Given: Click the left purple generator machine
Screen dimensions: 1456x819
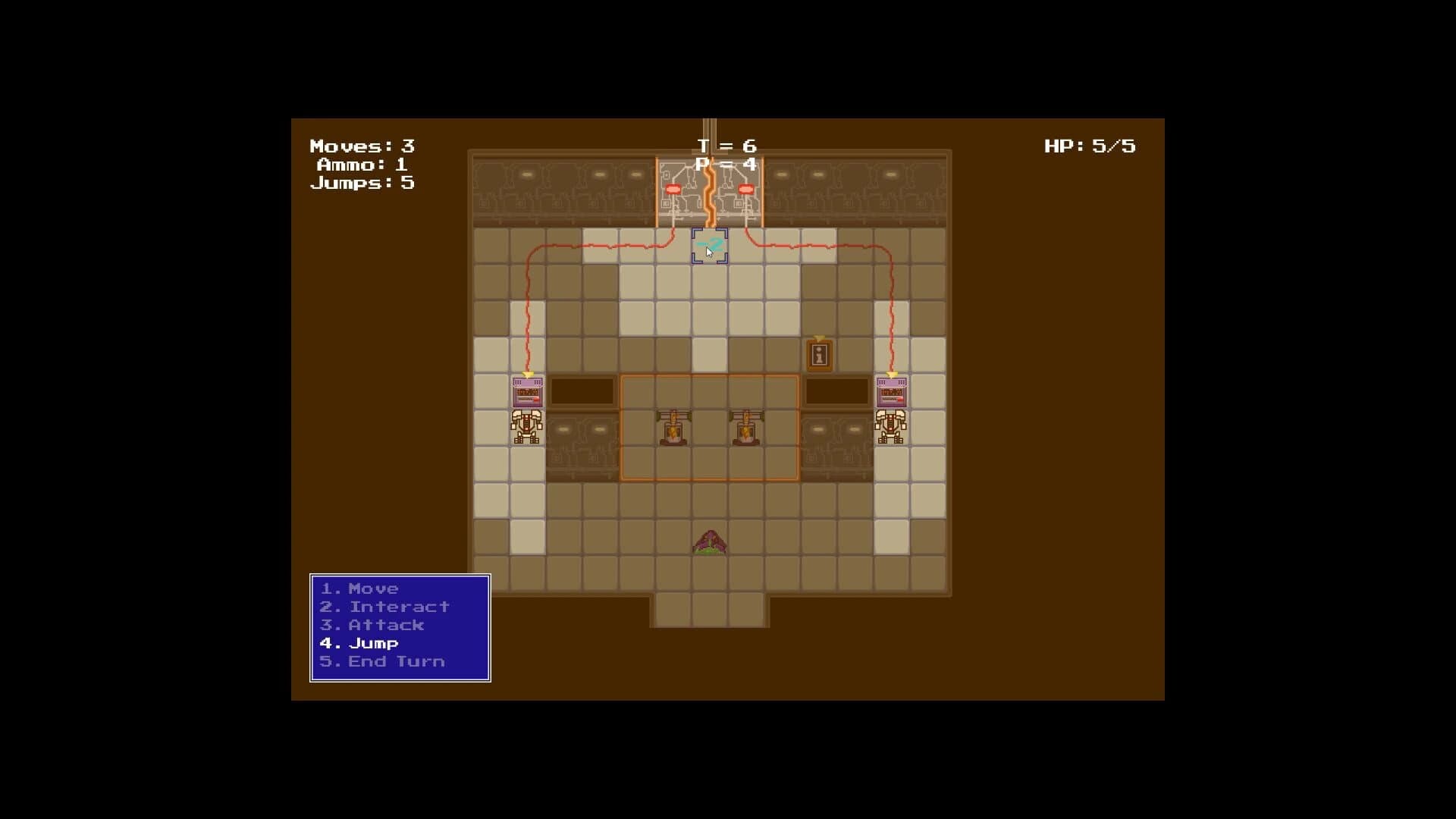Looking at the screenshot, I should pos(527,392).
